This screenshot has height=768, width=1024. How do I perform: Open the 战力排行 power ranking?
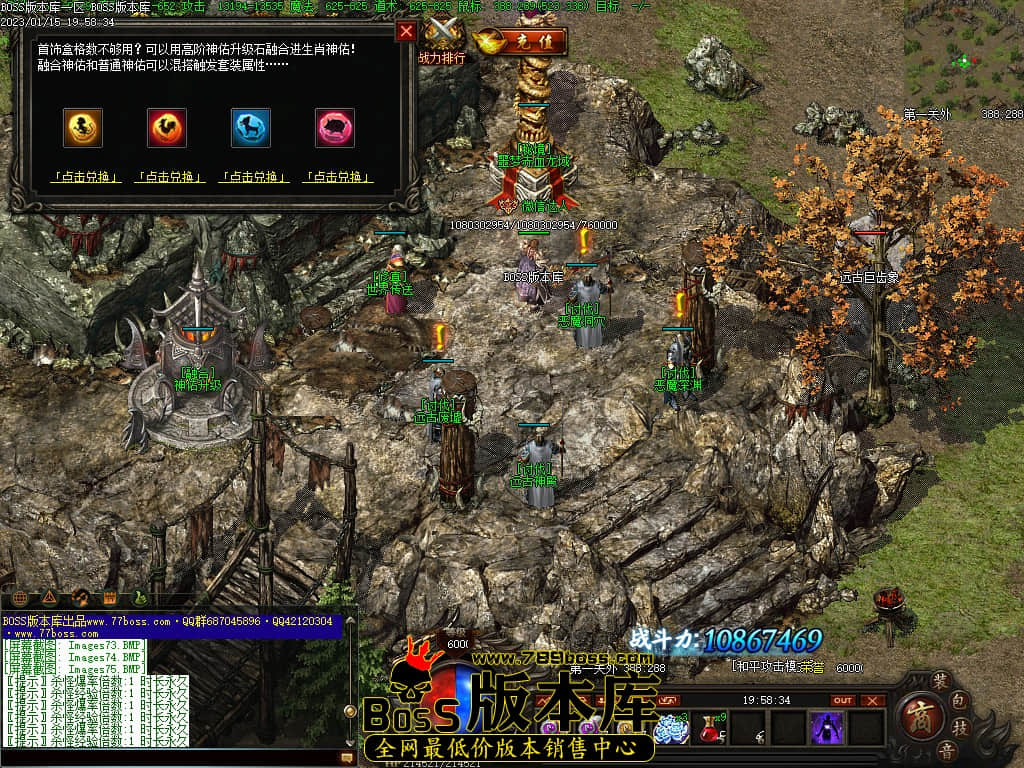point(444,41)
